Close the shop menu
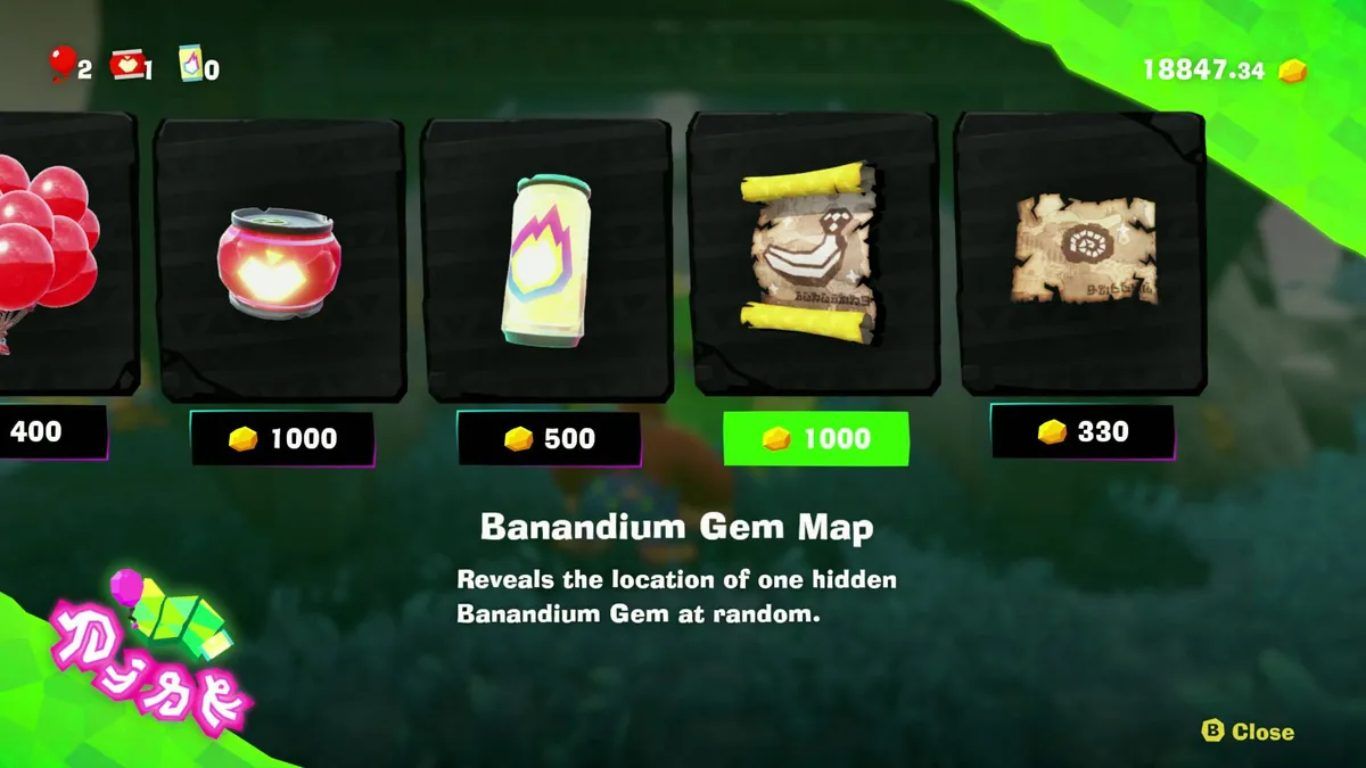Image resolution: width=1366 pixels, height=768 pixels. coord(1248,732)
